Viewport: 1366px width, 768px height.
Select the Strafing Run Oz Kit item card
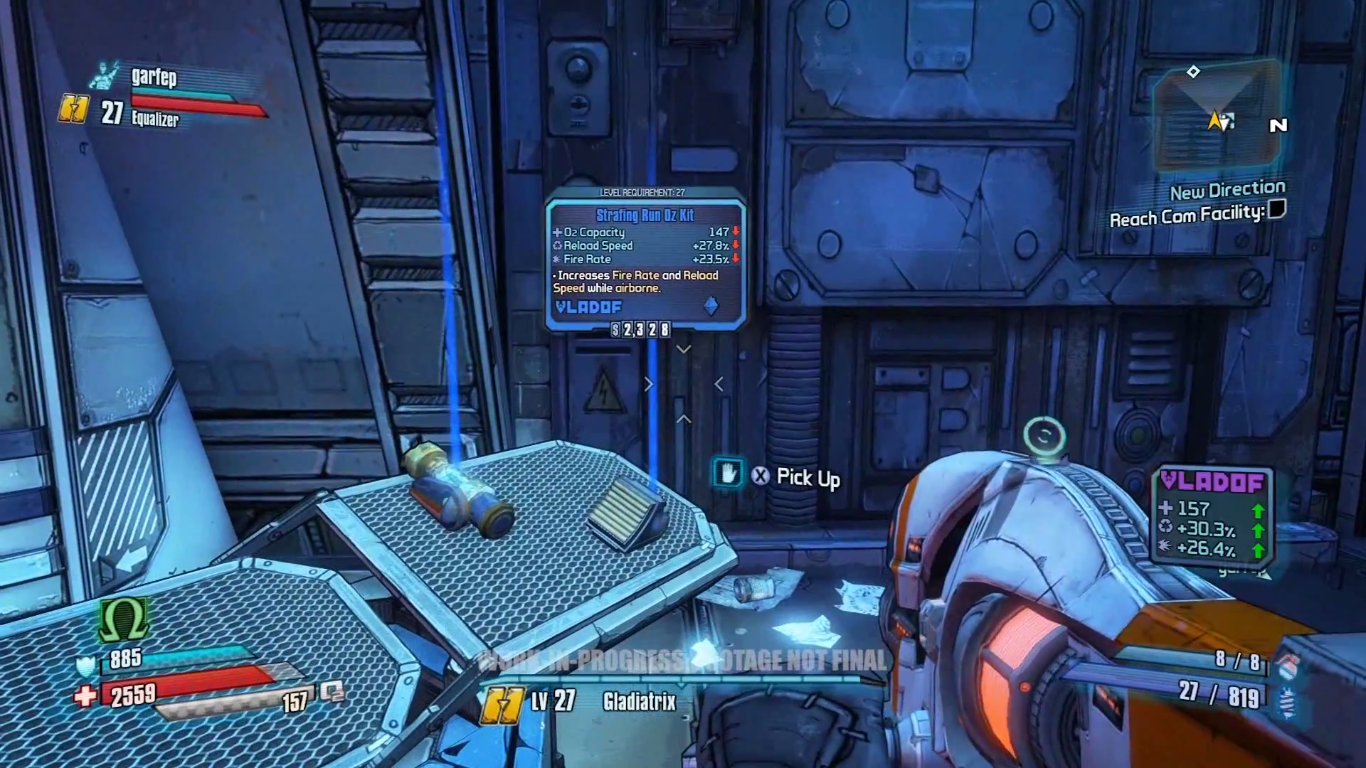645,261
